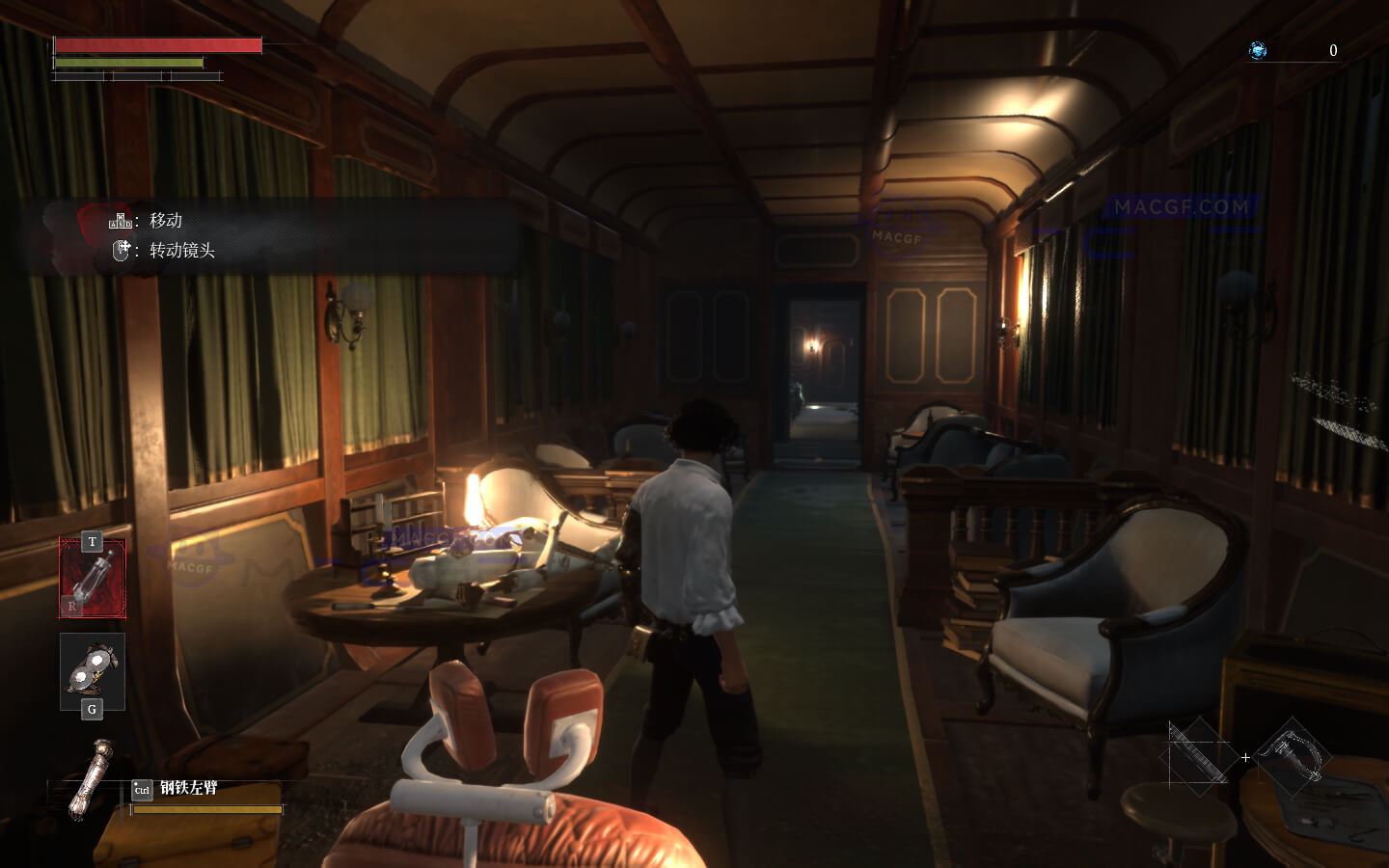Click the blue Ergo currency icon
The width and height of the screenshot is (1389, 868).
coord(1258,51)
